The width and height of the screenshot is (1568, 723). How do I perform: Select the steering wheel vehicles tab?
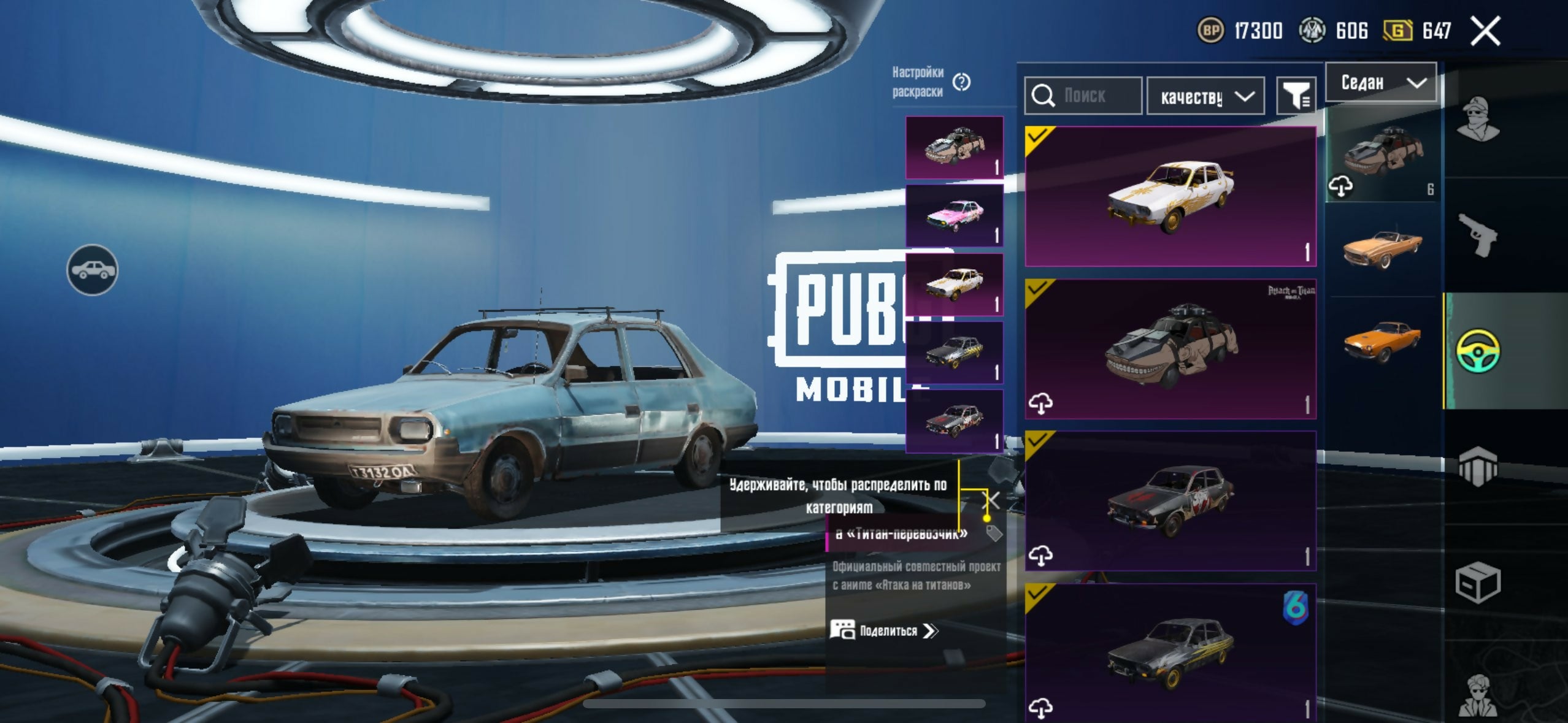coord(1477,351)
